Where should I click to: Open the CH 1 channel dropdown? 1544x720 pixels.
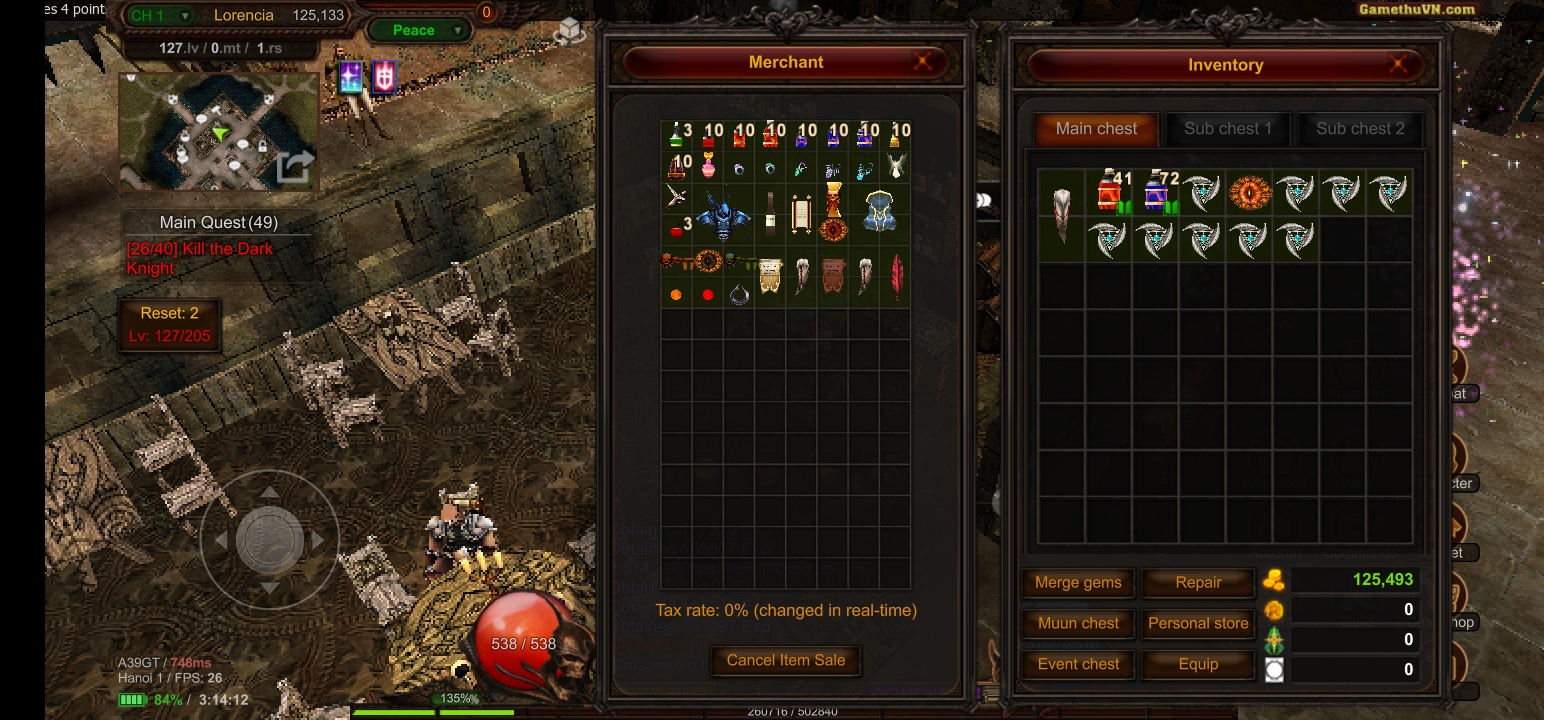160,15
